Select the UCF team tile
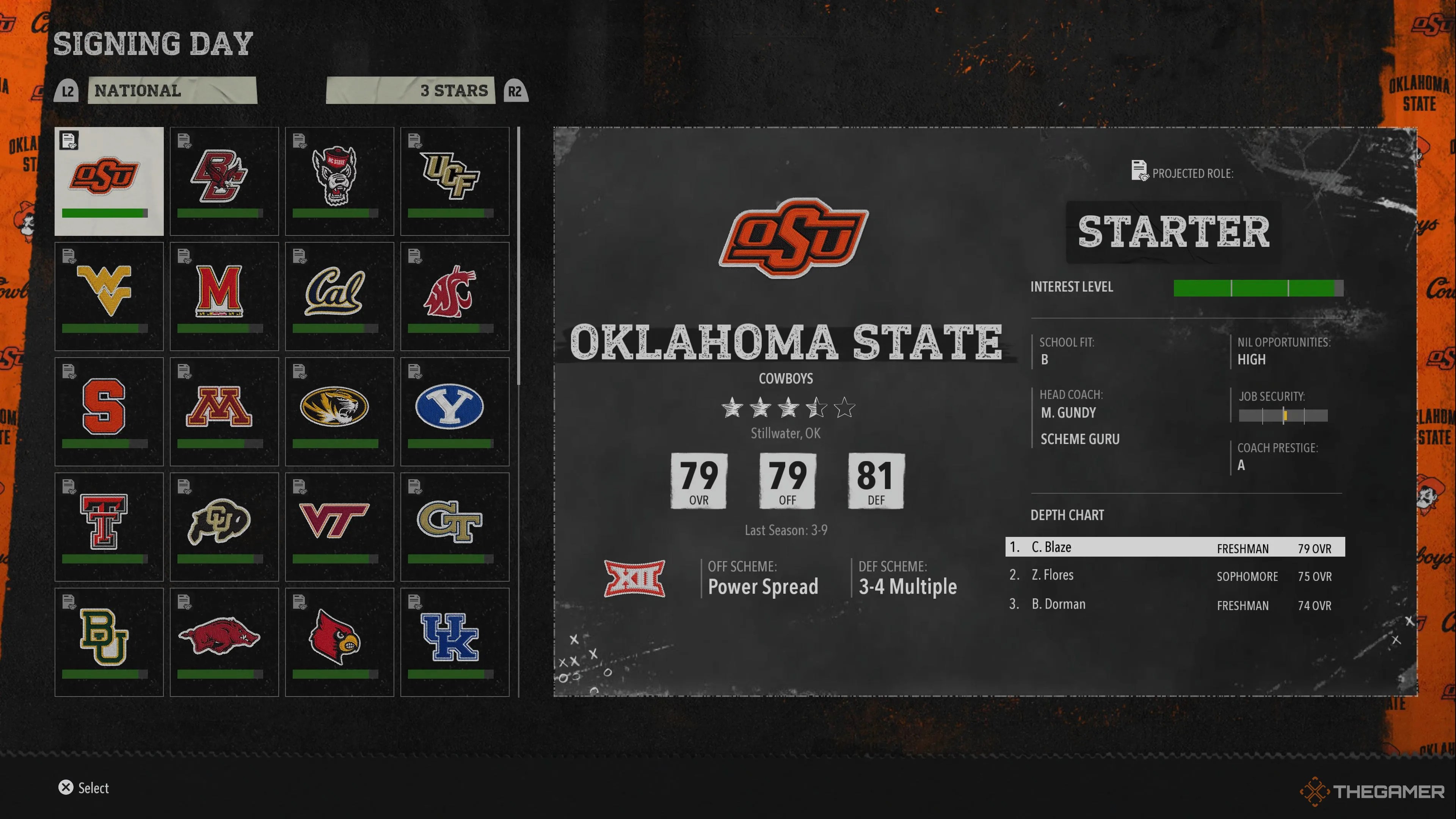Screen dimensions: 1456x819 [455, 181]
